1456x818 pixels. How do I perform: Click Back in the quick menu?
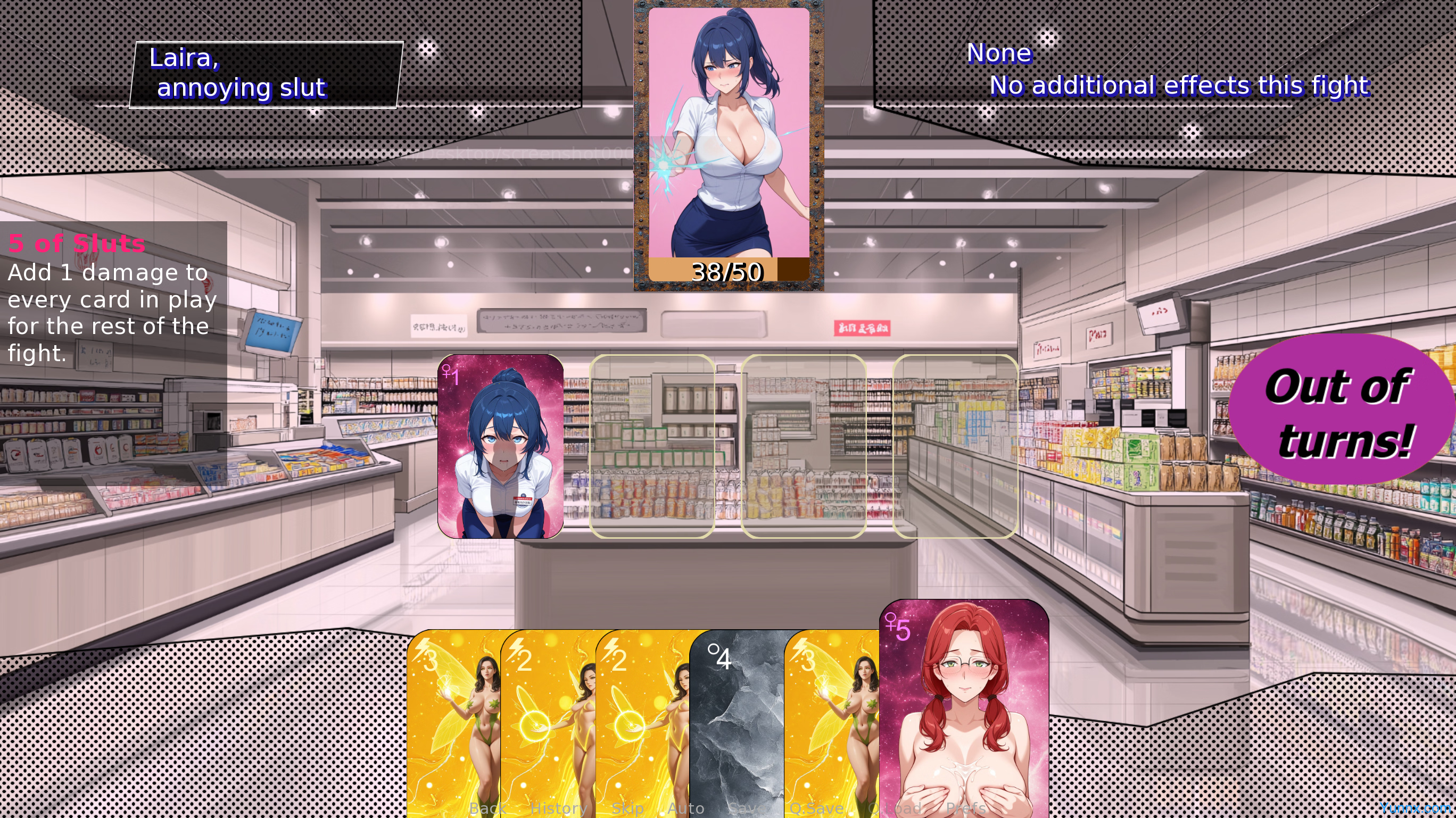[487, 808]
